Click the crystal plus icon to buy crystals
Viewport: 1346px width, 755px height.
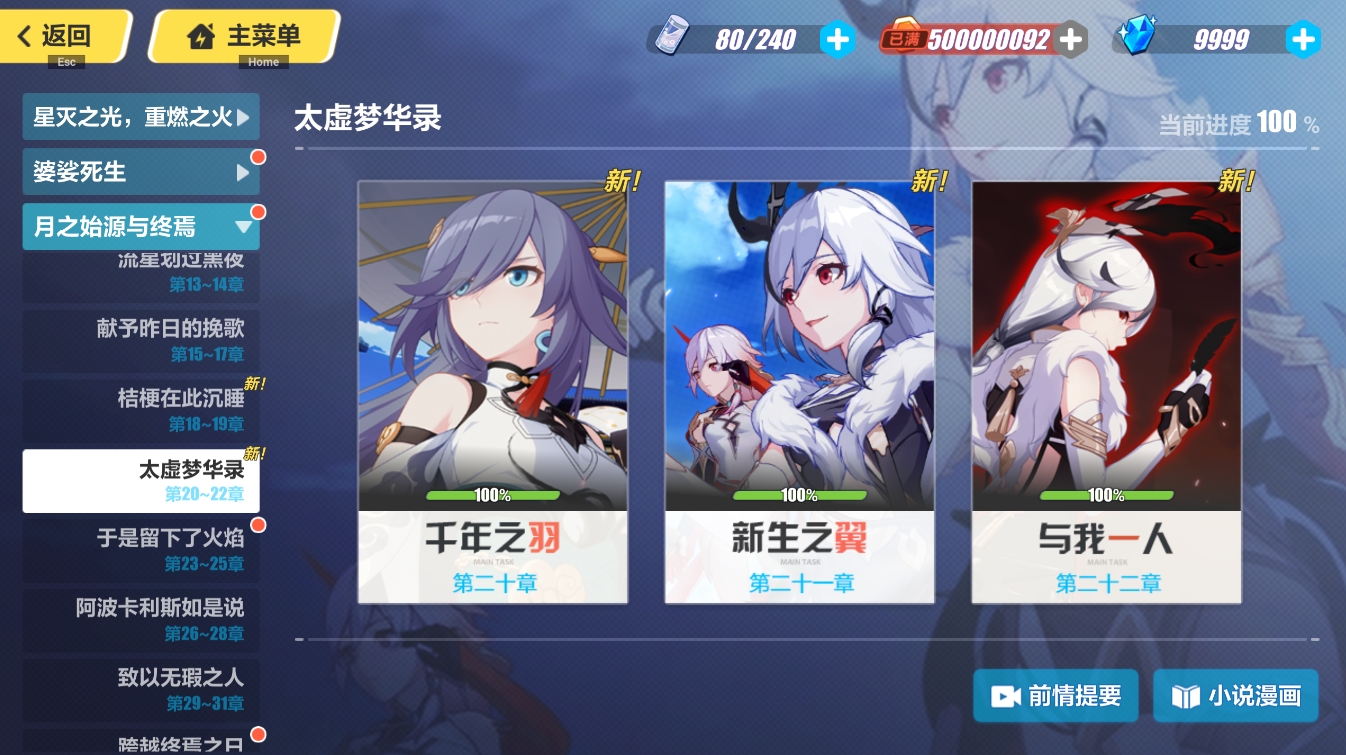tap(1303, 39)
